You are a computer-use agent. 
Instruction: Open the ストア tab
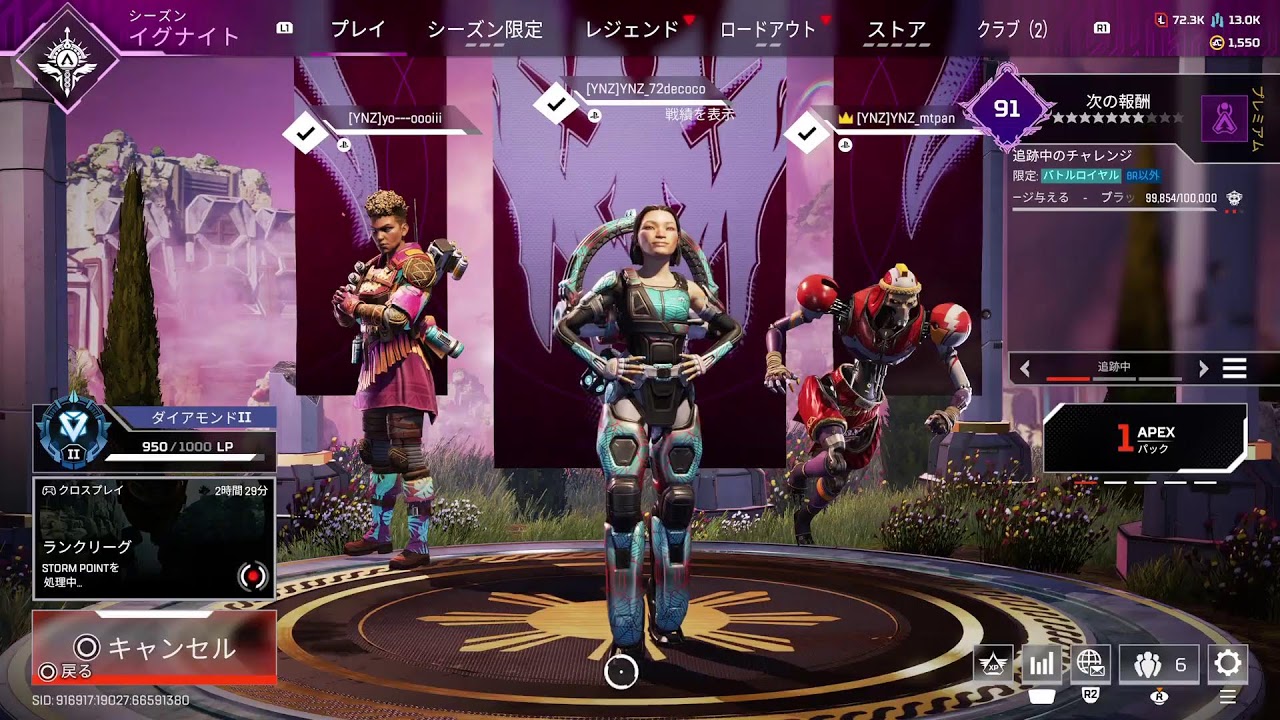(x=896, y=30)
